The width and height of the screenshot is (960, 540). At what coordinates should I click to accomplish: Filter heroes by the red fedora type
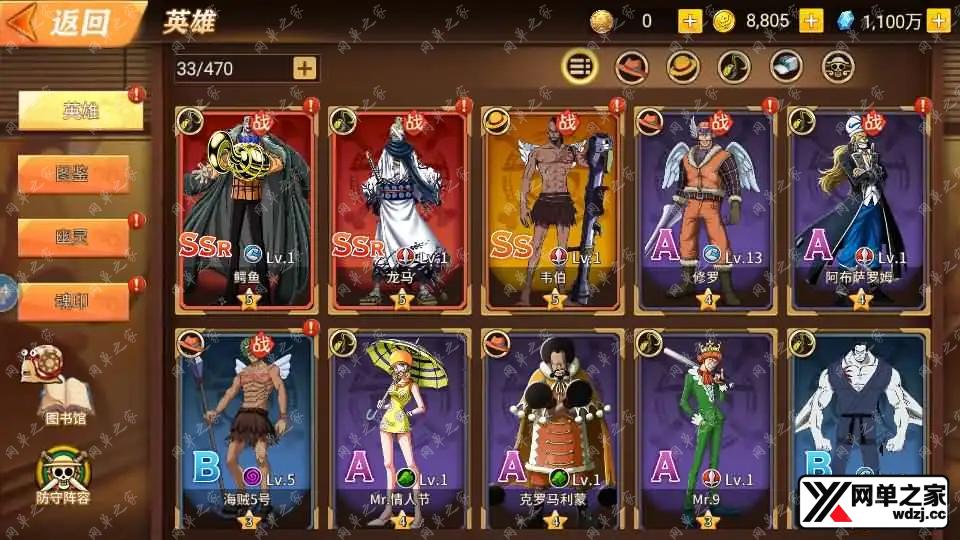[x=631, y=67]
